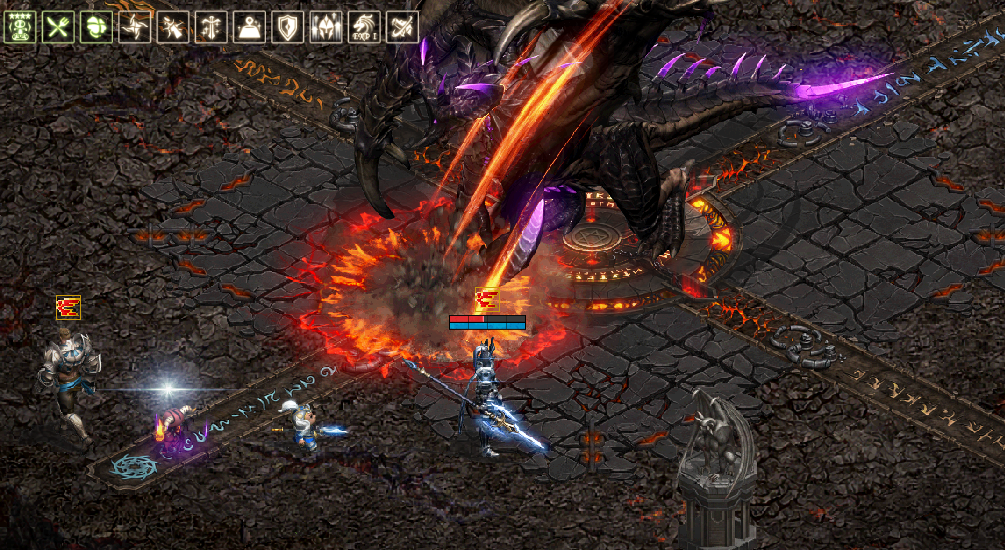1005x550 pixels.
Task: Click the green four-leaf clover icon
Action: tap(97, 27)
